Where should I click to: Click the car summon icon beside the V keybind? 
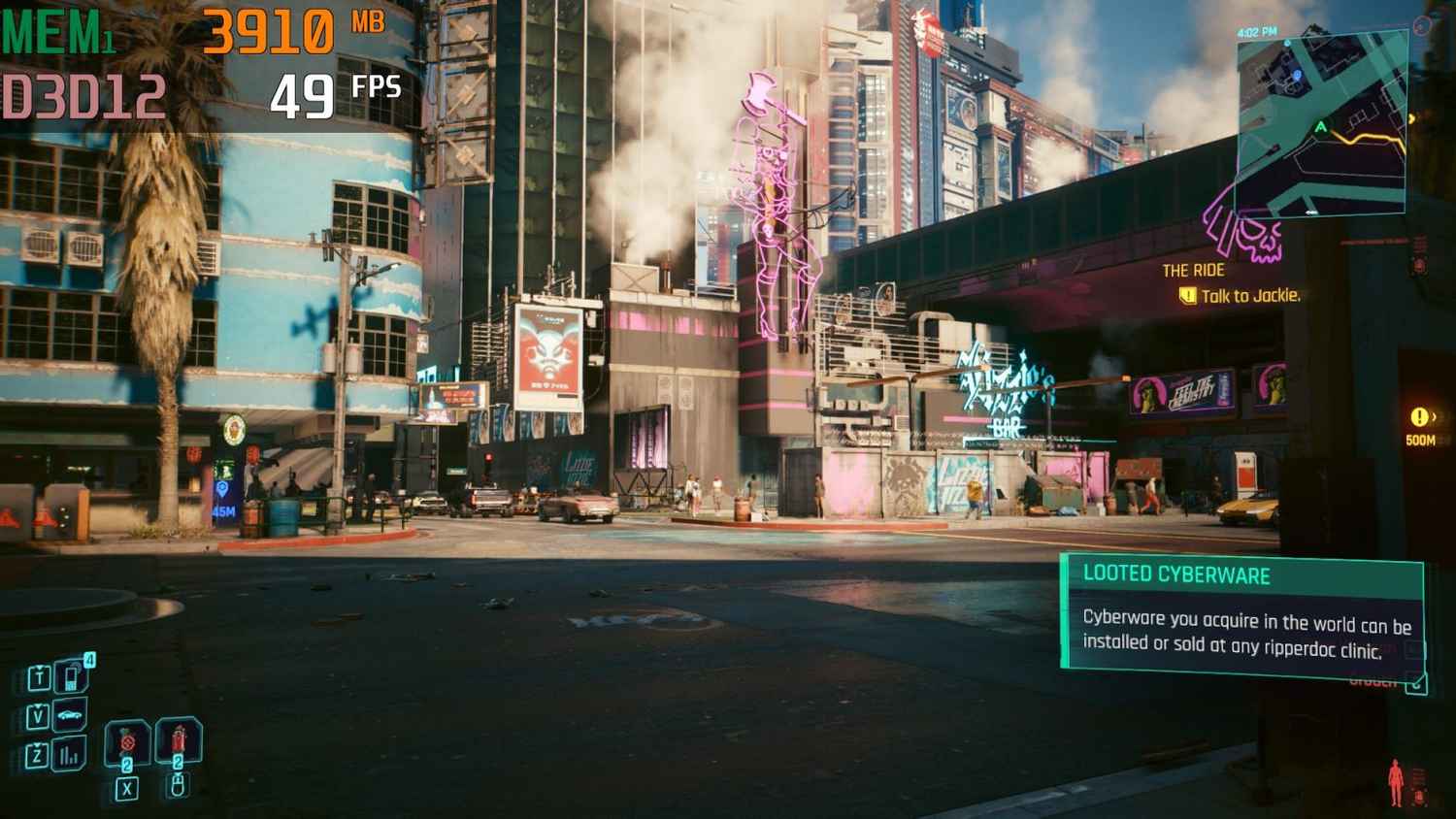click(70, 714)
